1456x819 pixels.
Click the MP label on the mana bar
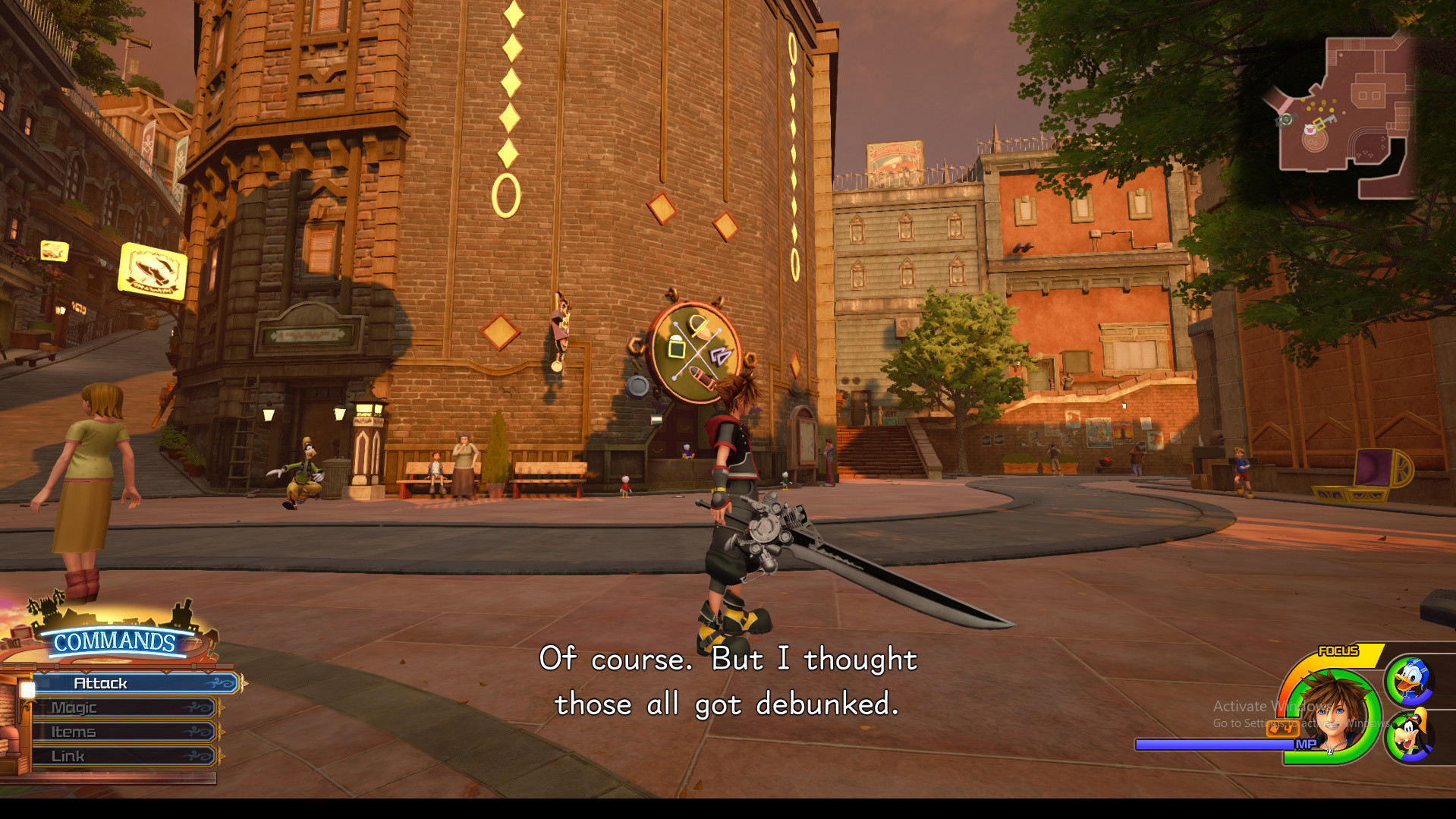(1302, 746)
